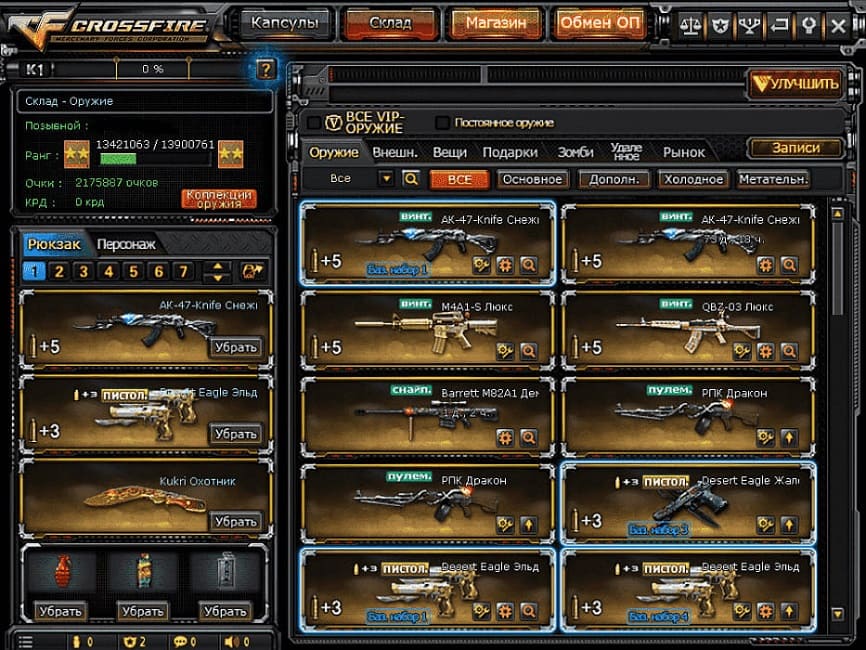Remove Kukri Охотник from the backpack
Viewport: 866px width, 650px height.
click(x=236, y=521)
